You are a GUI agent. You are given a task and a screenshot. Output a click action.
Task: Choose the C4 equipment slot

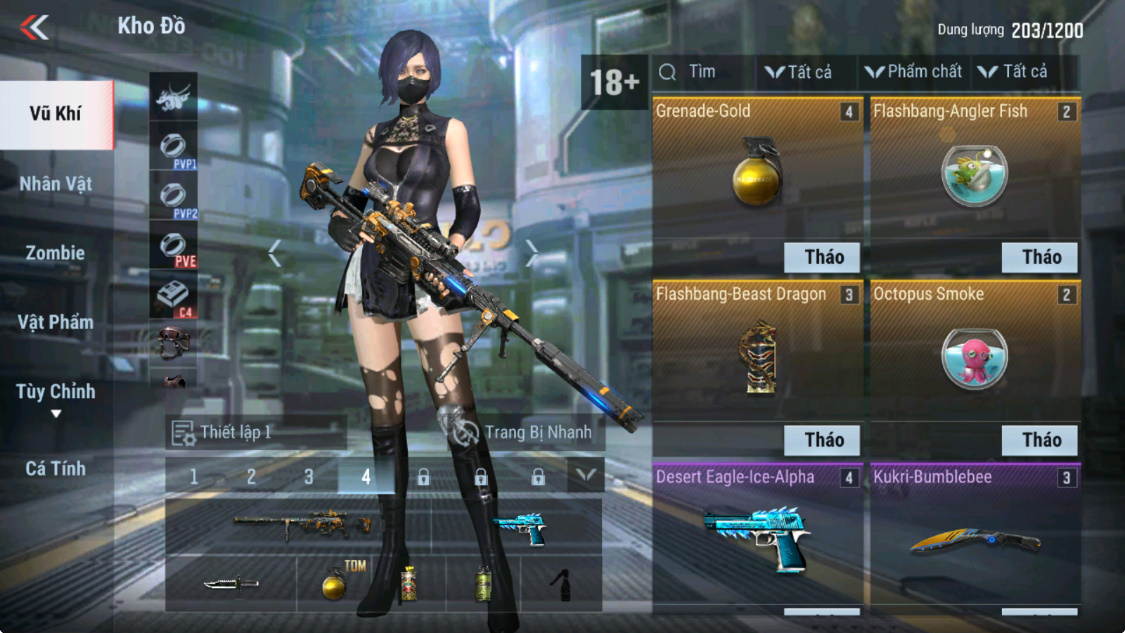click(x=173, y=297)
